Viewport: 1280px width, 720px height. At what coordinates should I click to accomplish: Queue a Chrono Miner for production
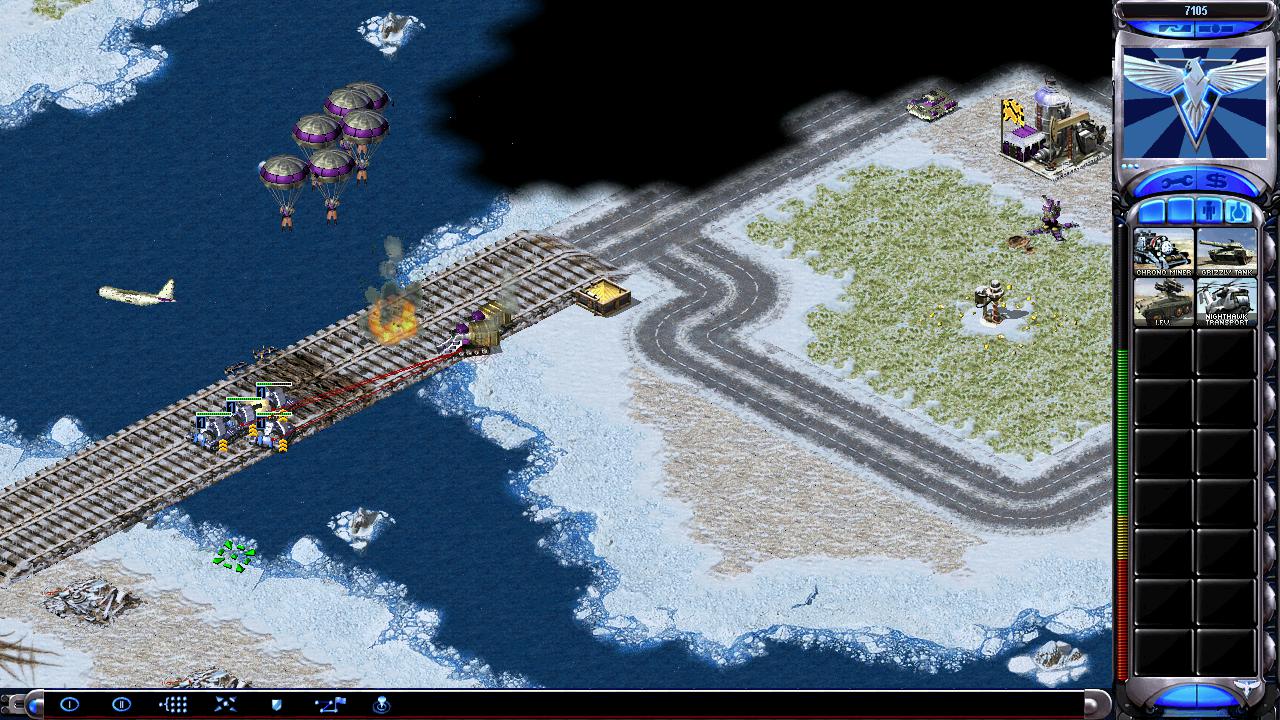pos(1163,252)
